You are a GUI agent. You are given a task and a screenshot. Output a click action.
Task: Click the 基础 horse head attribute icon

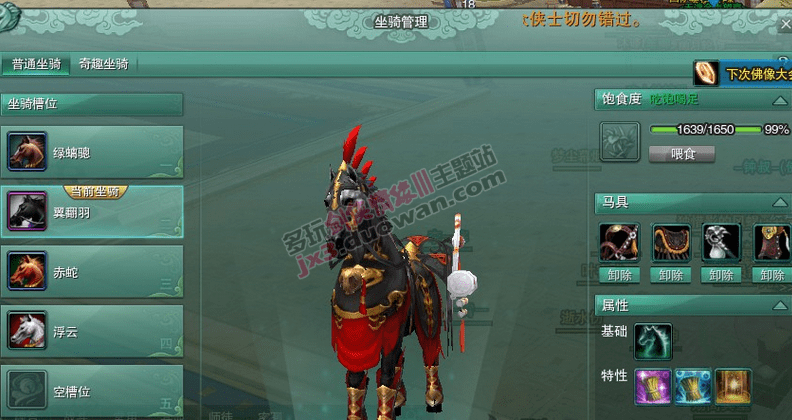tap(653, 341)
